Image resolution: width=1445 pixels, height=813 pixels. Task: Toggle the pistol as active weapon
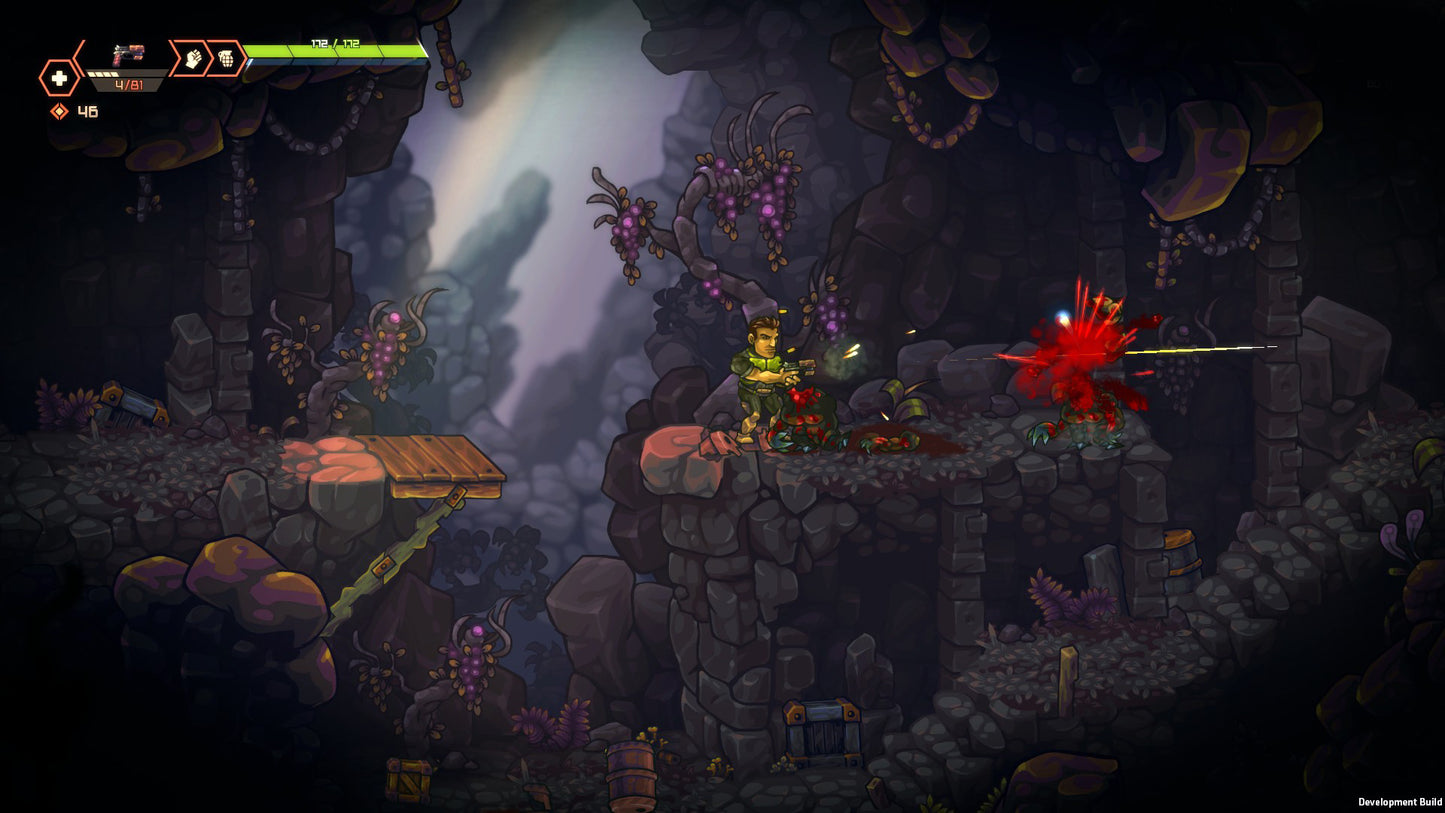(x=127, y=55)
